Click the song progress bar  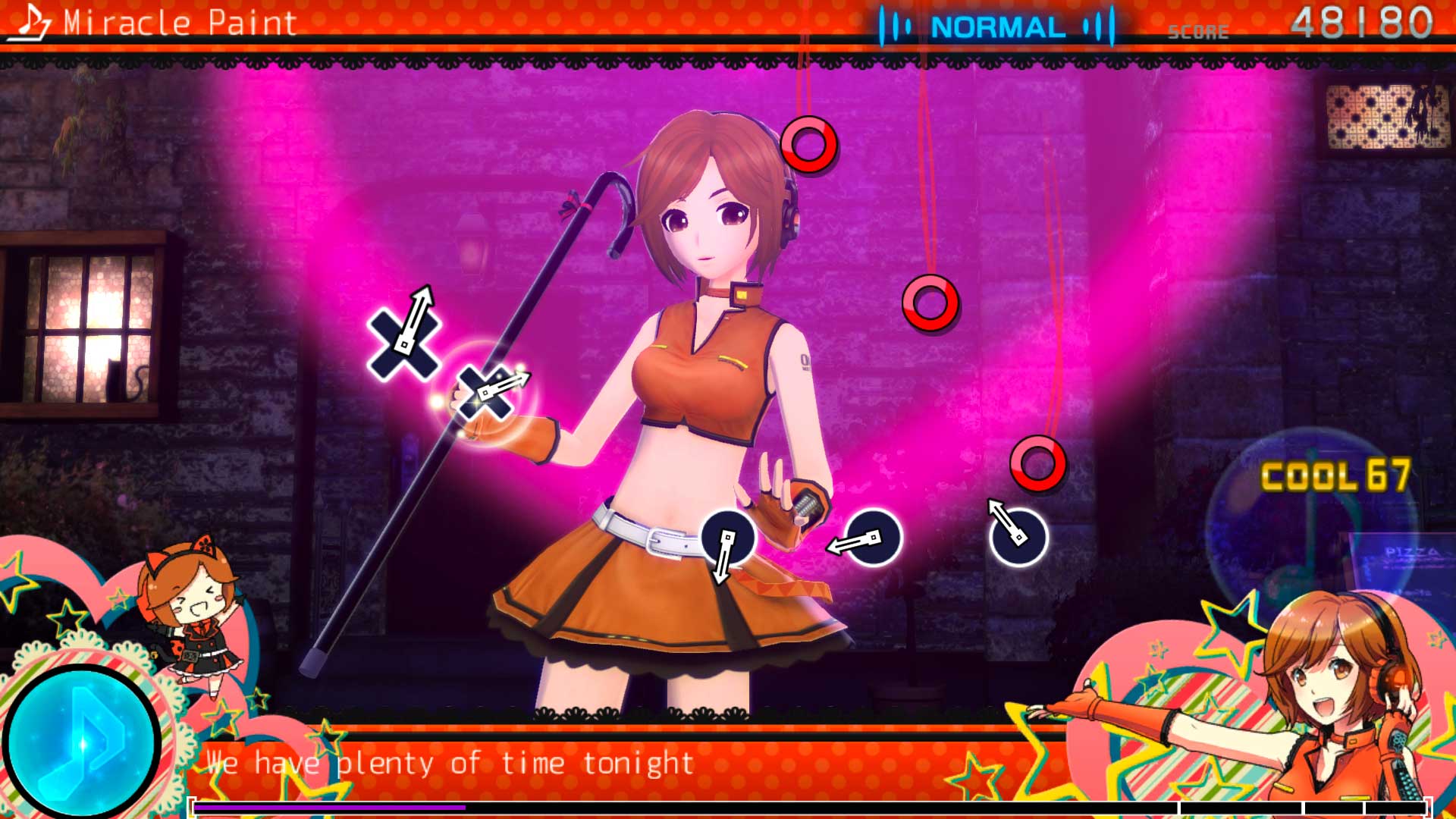point(808,808)
